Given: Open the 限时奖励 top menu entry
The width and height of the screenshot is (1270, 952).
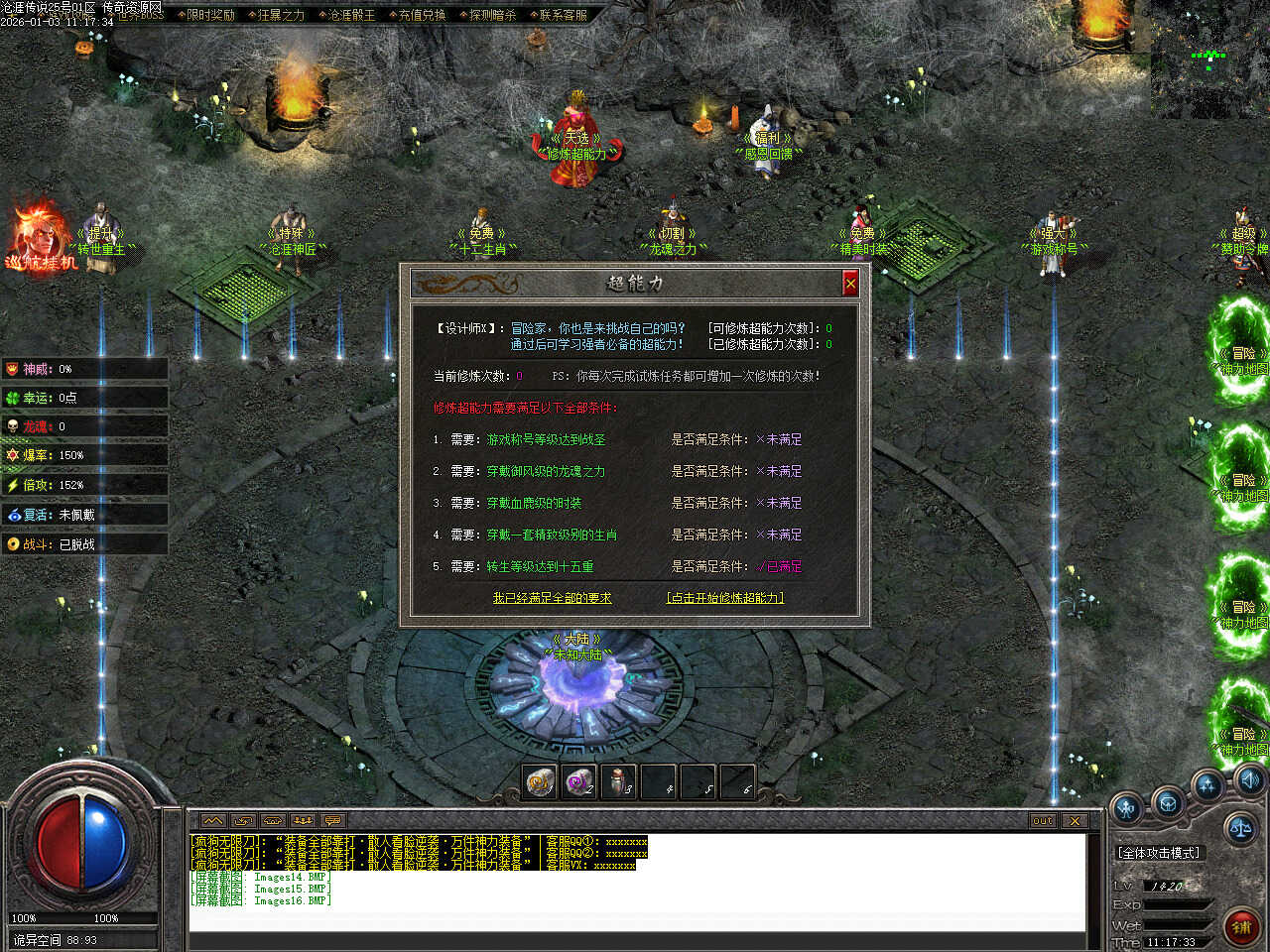Looking at the screenshot, I should (x=209, y=15).
